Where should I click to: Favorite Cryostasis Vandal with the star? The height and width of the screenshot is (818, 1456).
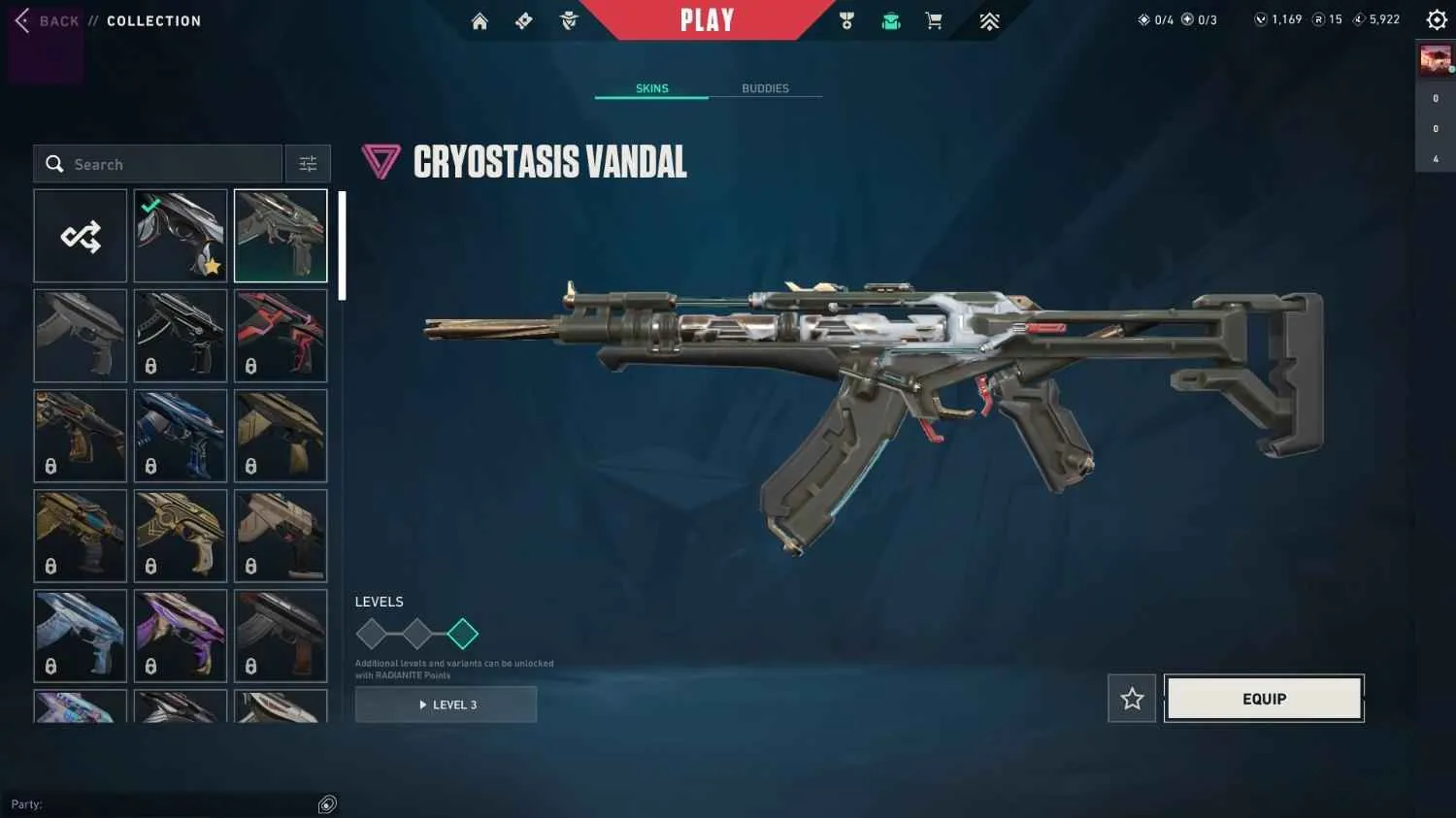point(1131,698)
